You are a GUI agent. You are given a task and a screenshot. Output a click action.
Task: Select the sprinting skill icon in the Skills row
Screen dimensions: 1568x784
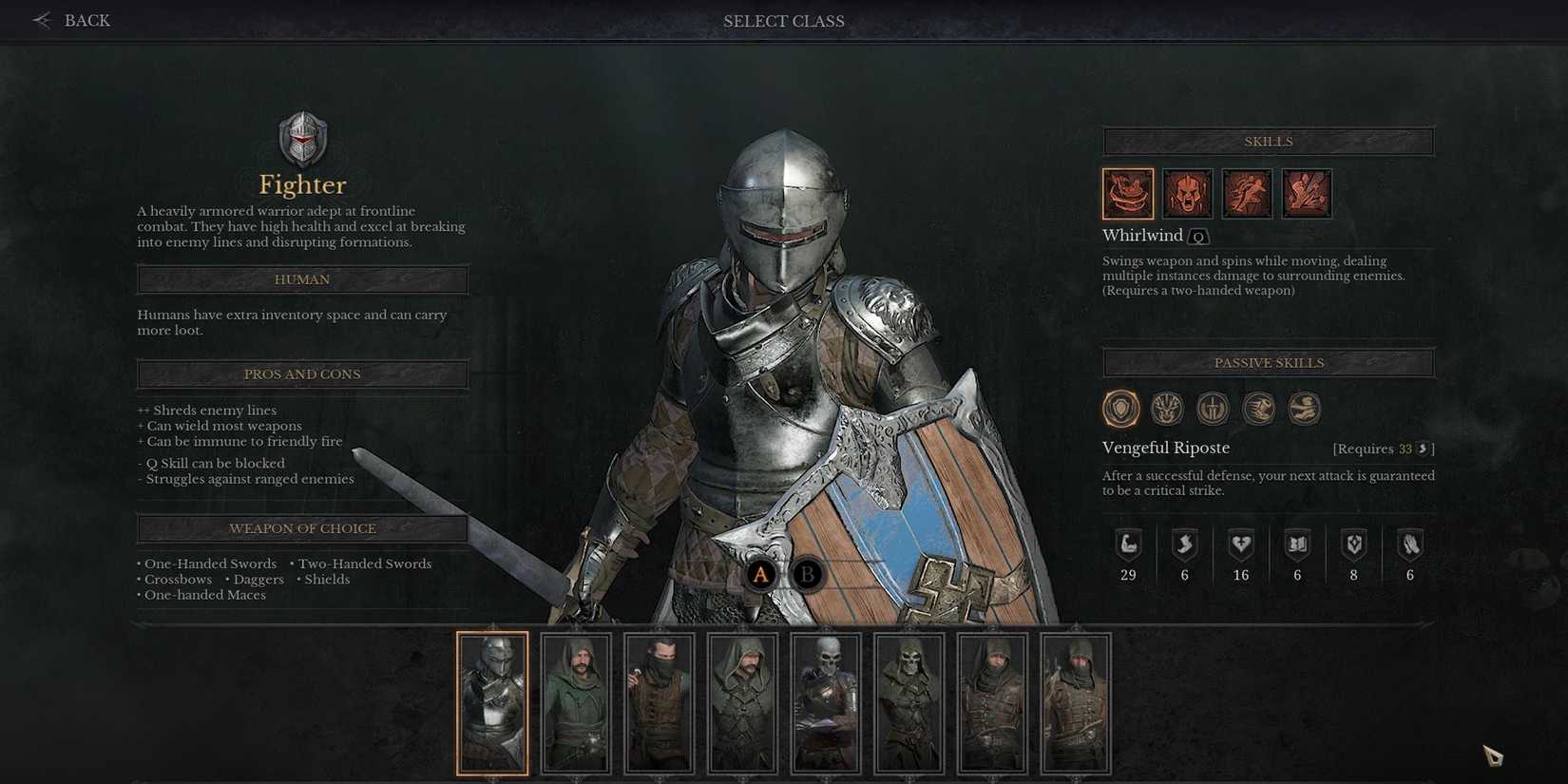[x=1247, y=192]
